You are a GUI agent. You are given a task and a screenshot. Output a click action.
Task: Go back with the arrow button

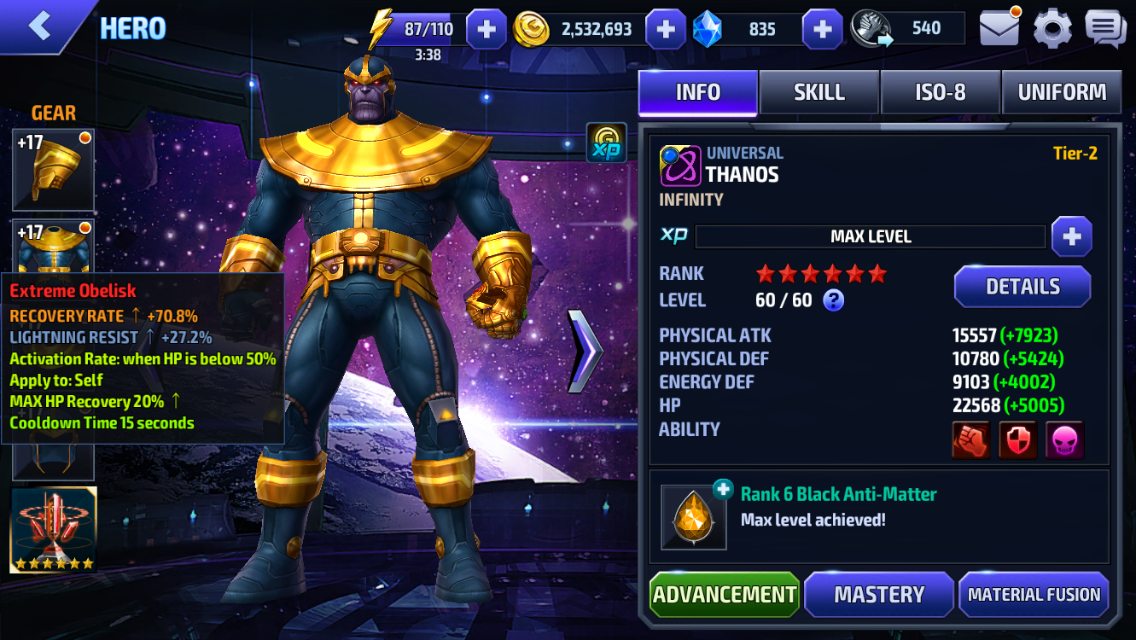pos(40,27)
